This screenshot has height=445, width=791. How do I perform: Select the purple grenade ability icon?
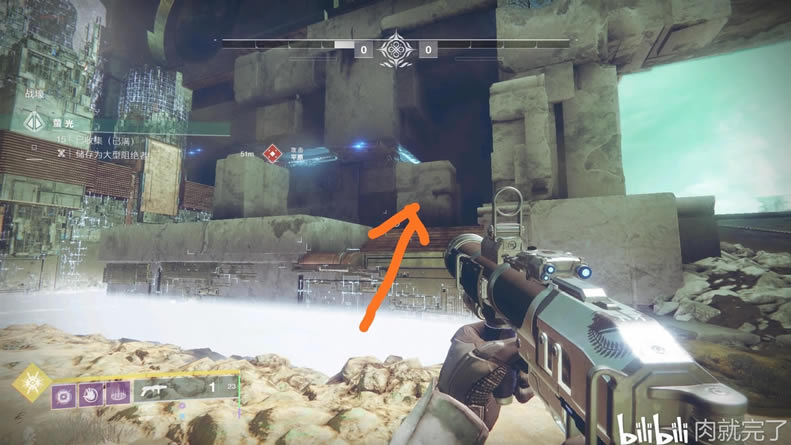(65, 395)
